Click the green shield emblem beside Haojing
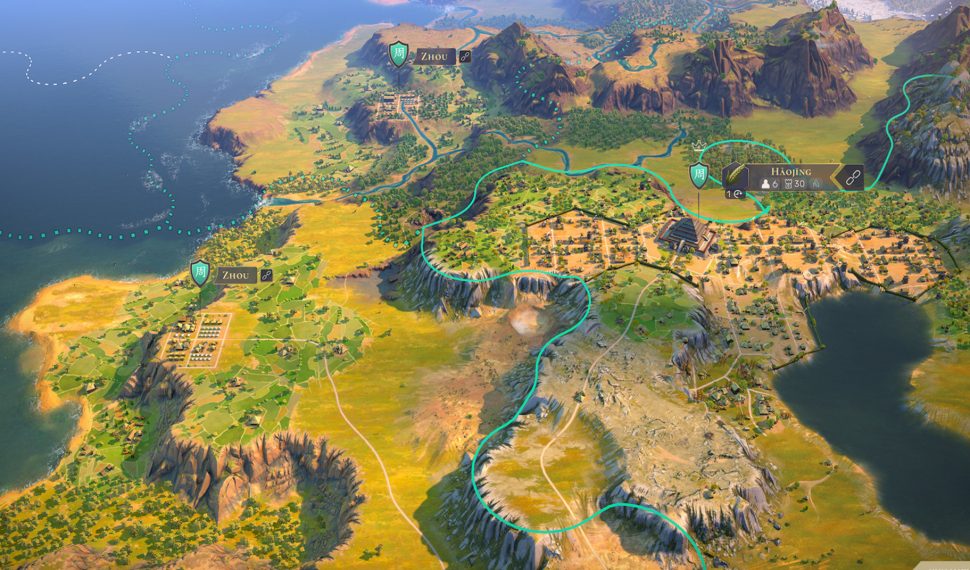The width and height of the screenshot is (970, 570). point(700,177)
